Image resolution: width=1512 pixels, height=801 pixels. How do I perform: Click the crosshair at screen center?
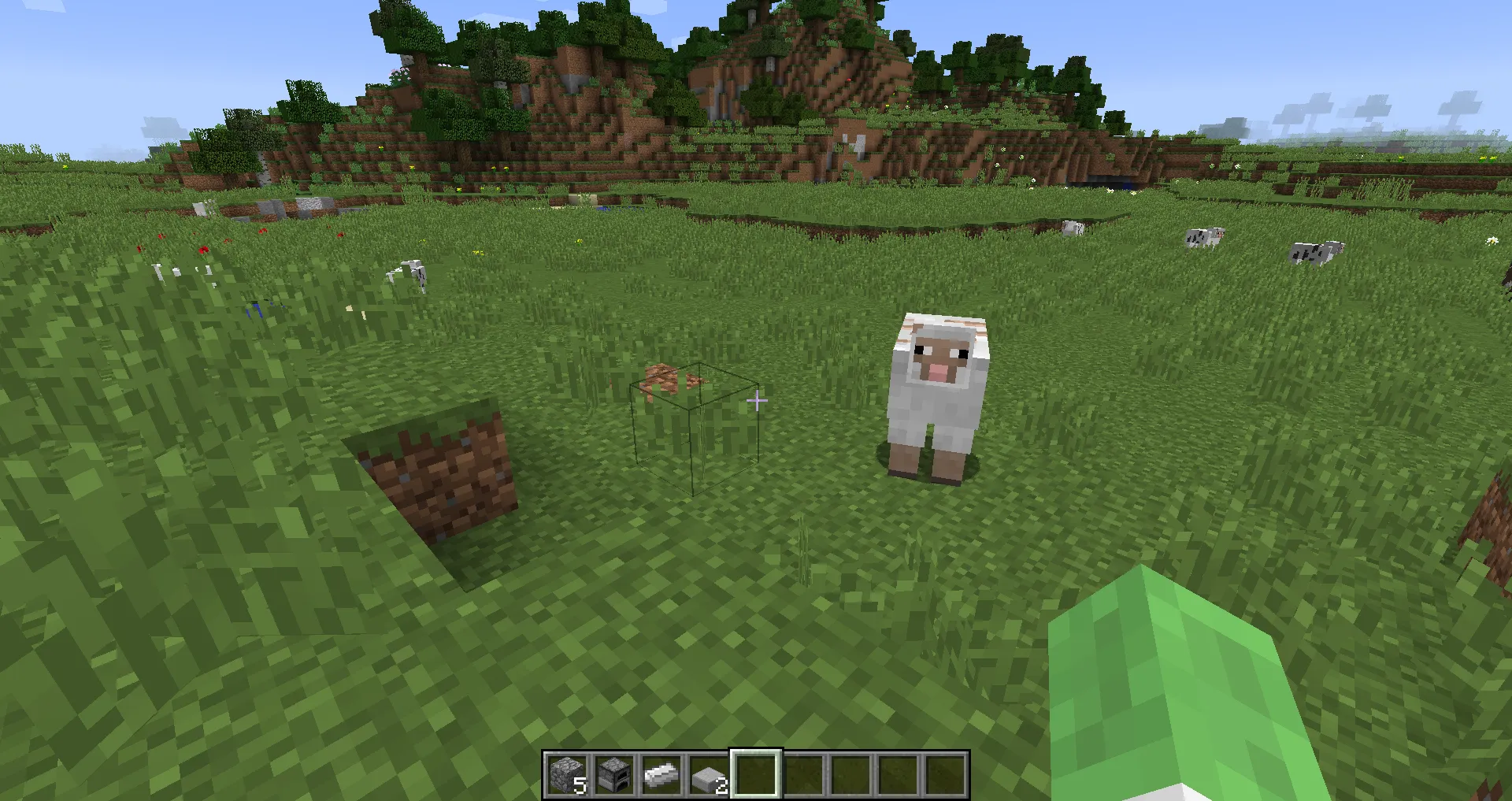pos(756,400)
